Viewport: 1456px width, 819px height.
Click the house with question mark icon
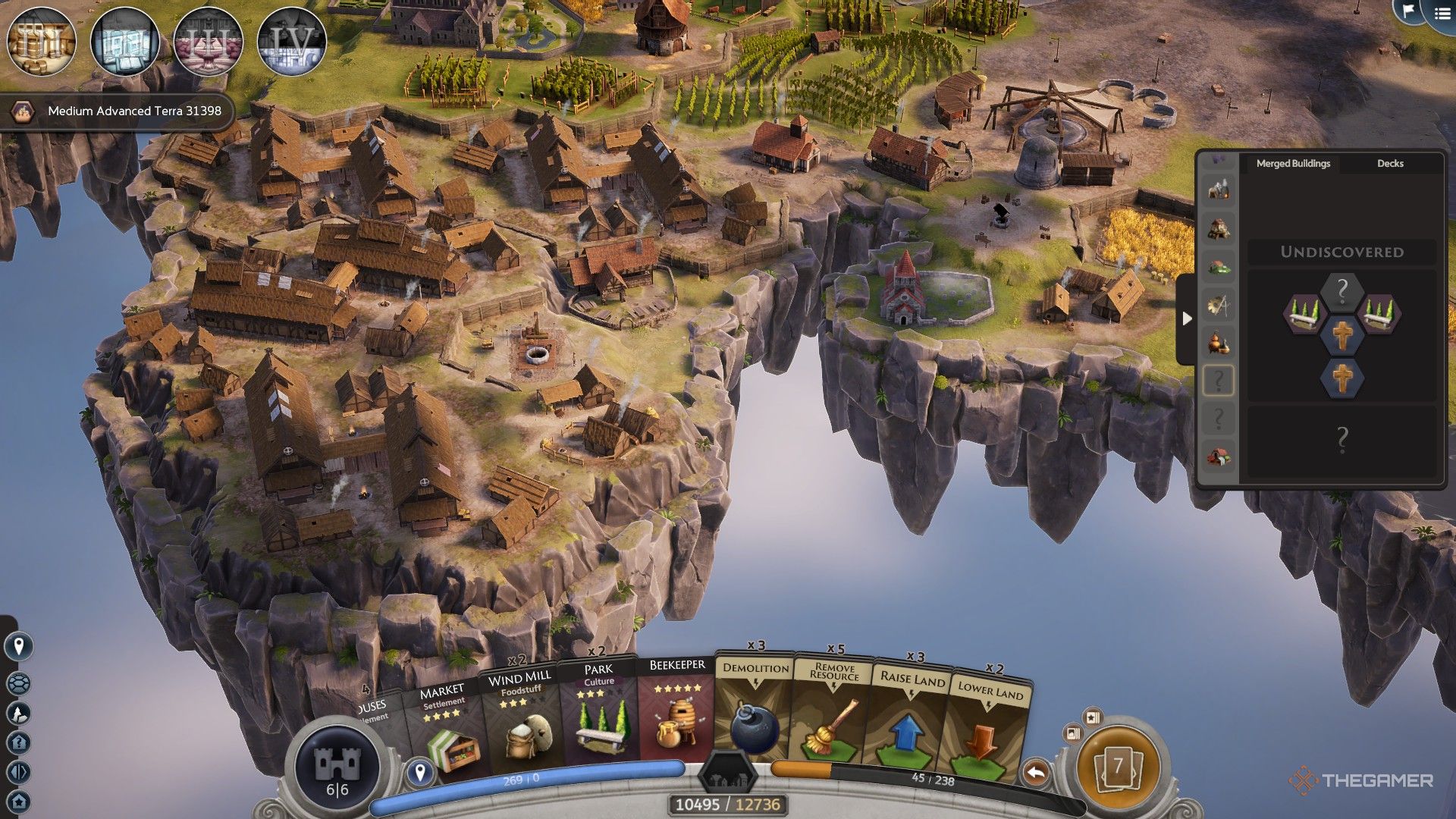coord(19,742)
